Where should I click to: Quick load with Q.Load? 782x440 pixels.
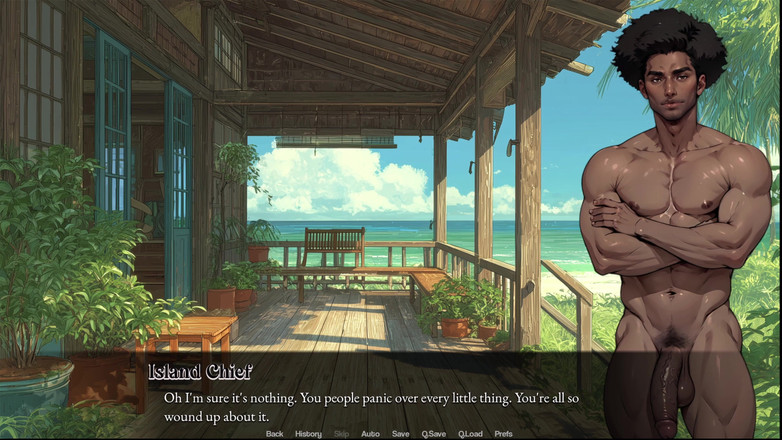tap(470, 434)
